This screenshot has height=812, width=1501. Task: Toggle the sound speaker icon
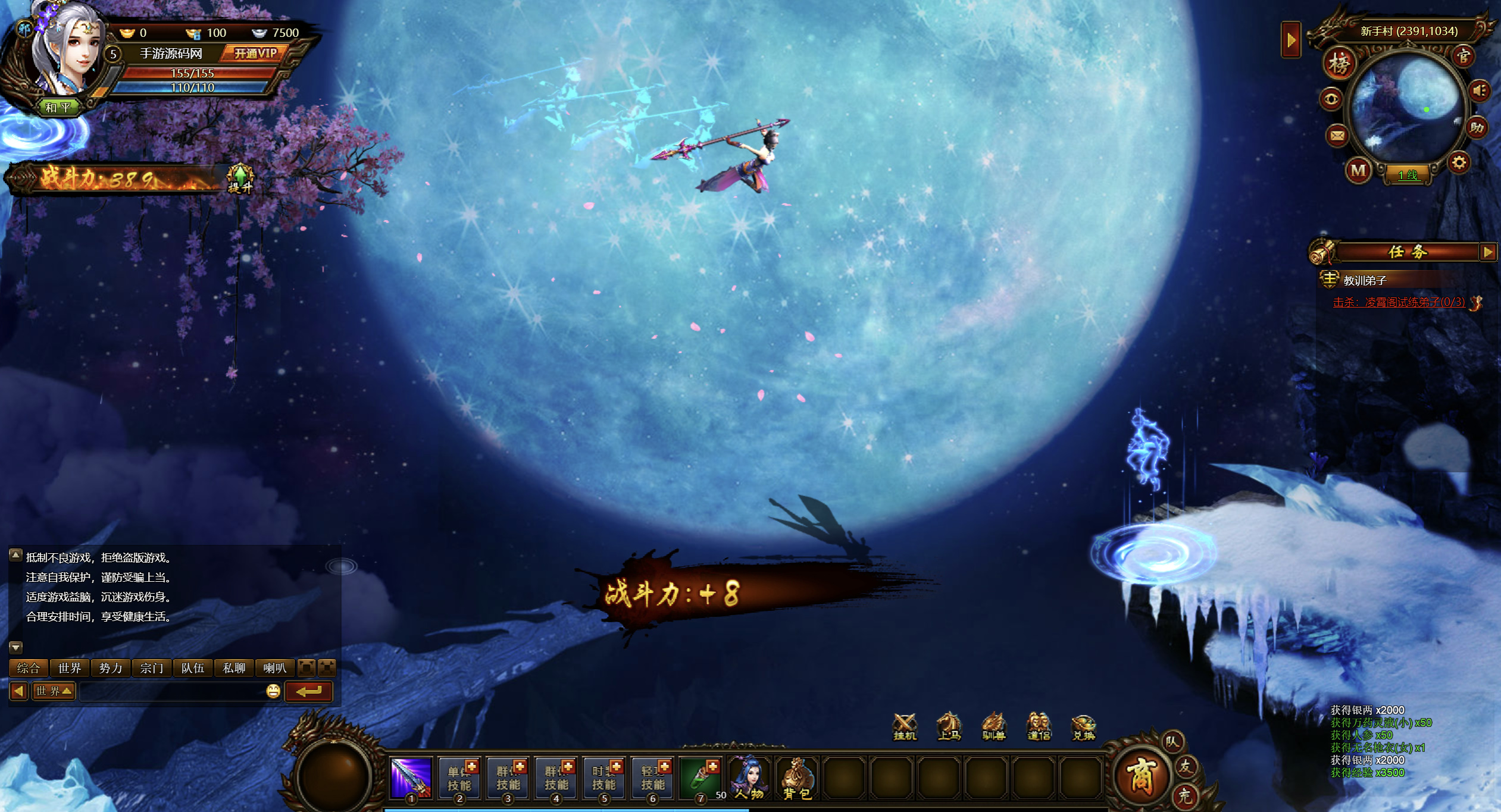pyautogui.click(x=1480, y=91)
